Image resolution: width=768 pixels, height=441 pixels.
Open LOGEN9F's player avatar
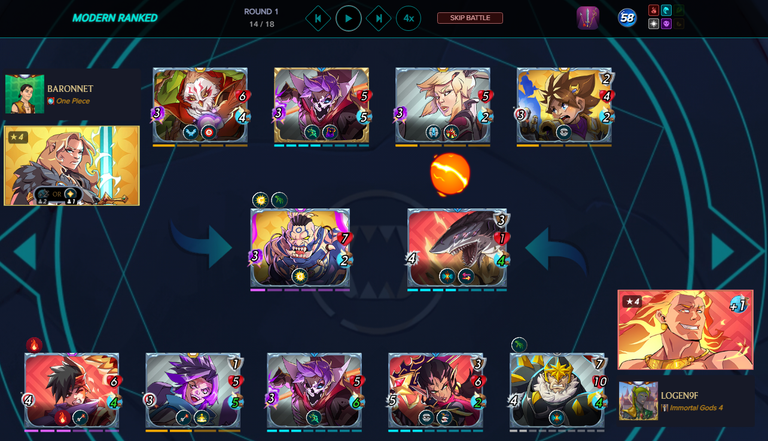point(638,401)
